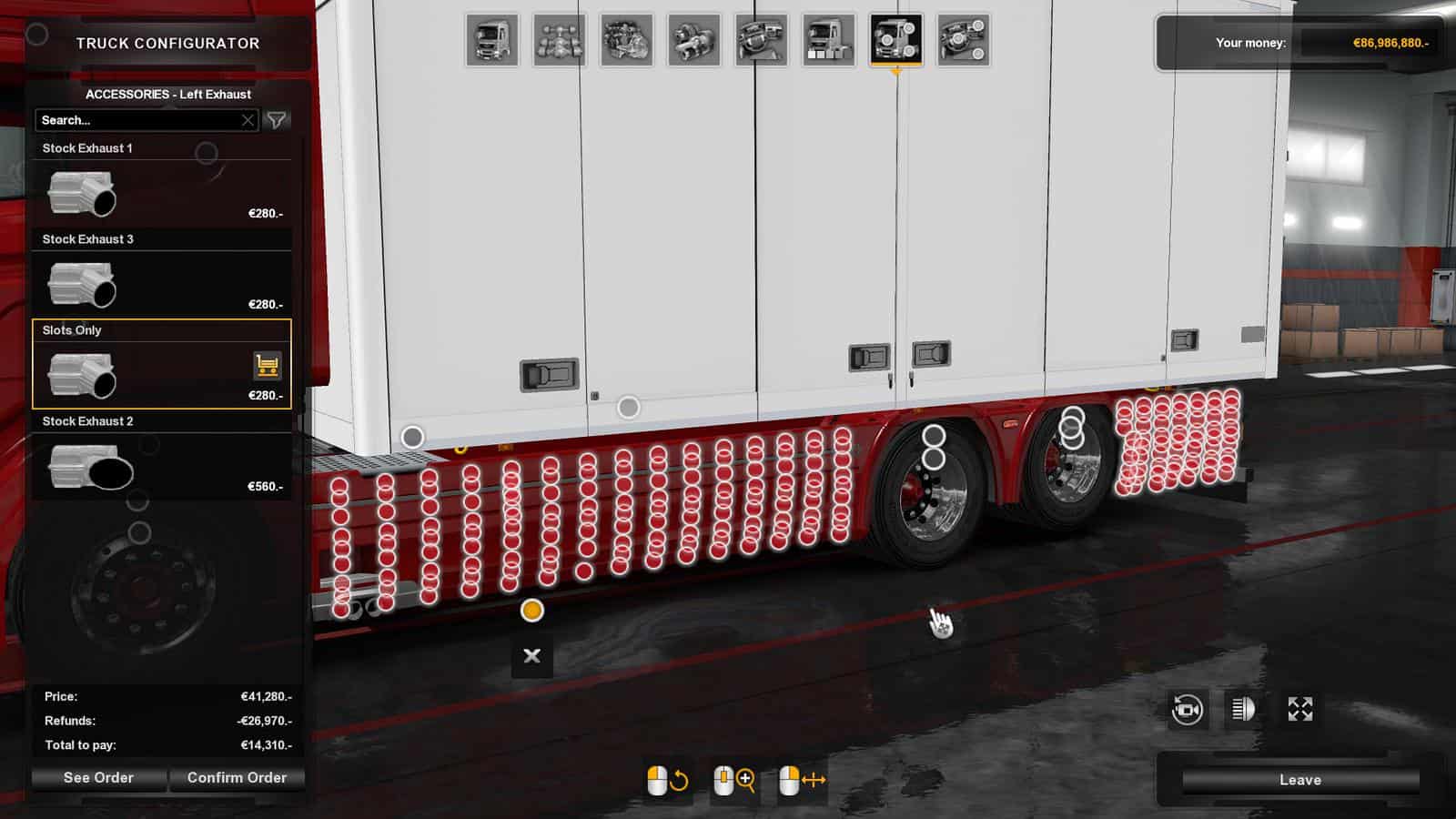Expand the fullscreen view mode

[1299, 710]
